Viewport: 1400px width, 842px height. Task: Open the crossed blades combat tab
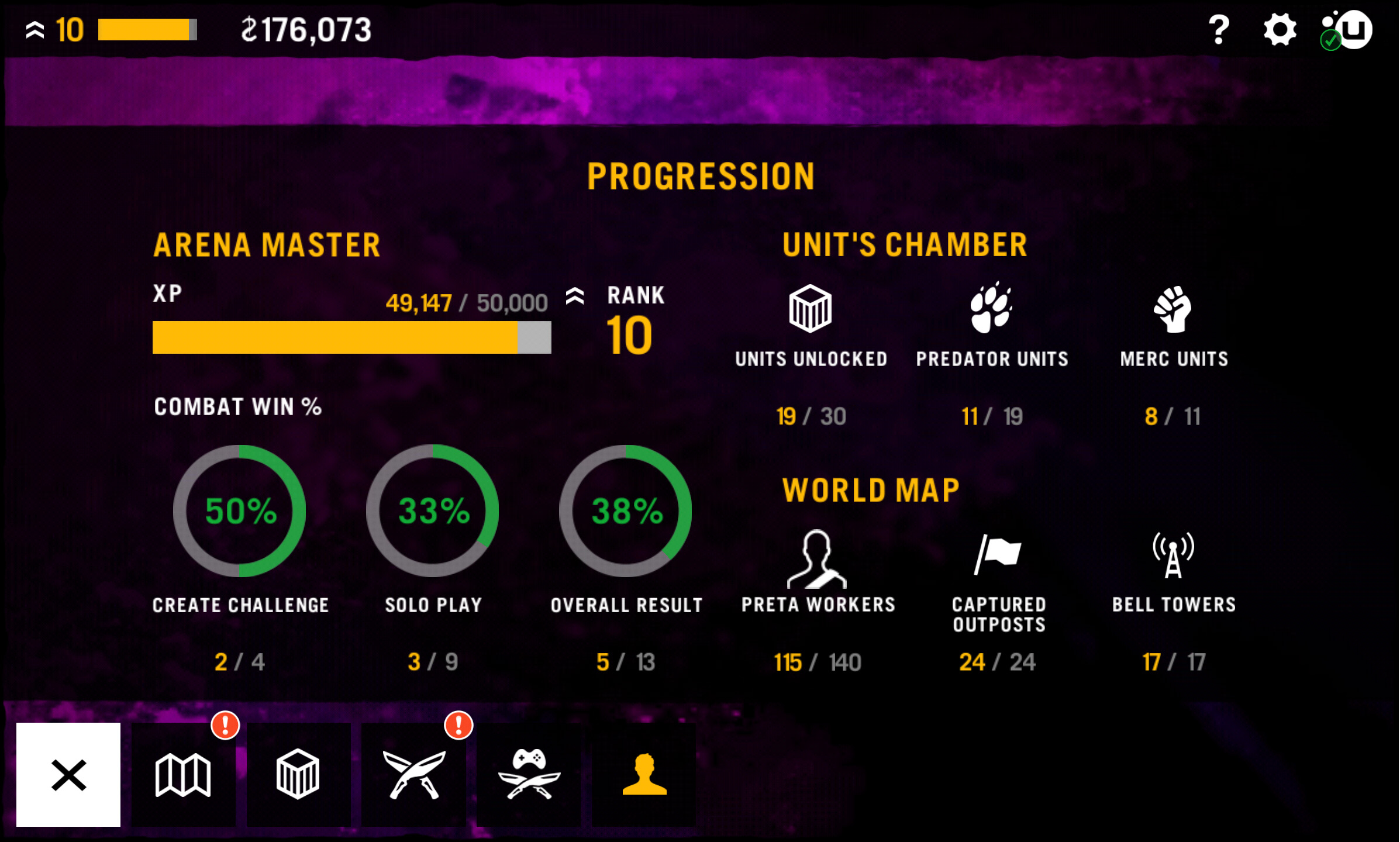pos(413,774)
